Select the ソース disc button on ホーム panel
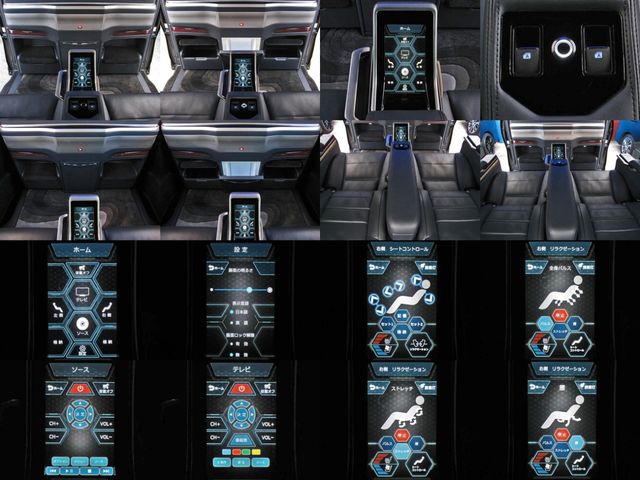Image resolution: width=640 pixels, height=480 pixels. 81,325
